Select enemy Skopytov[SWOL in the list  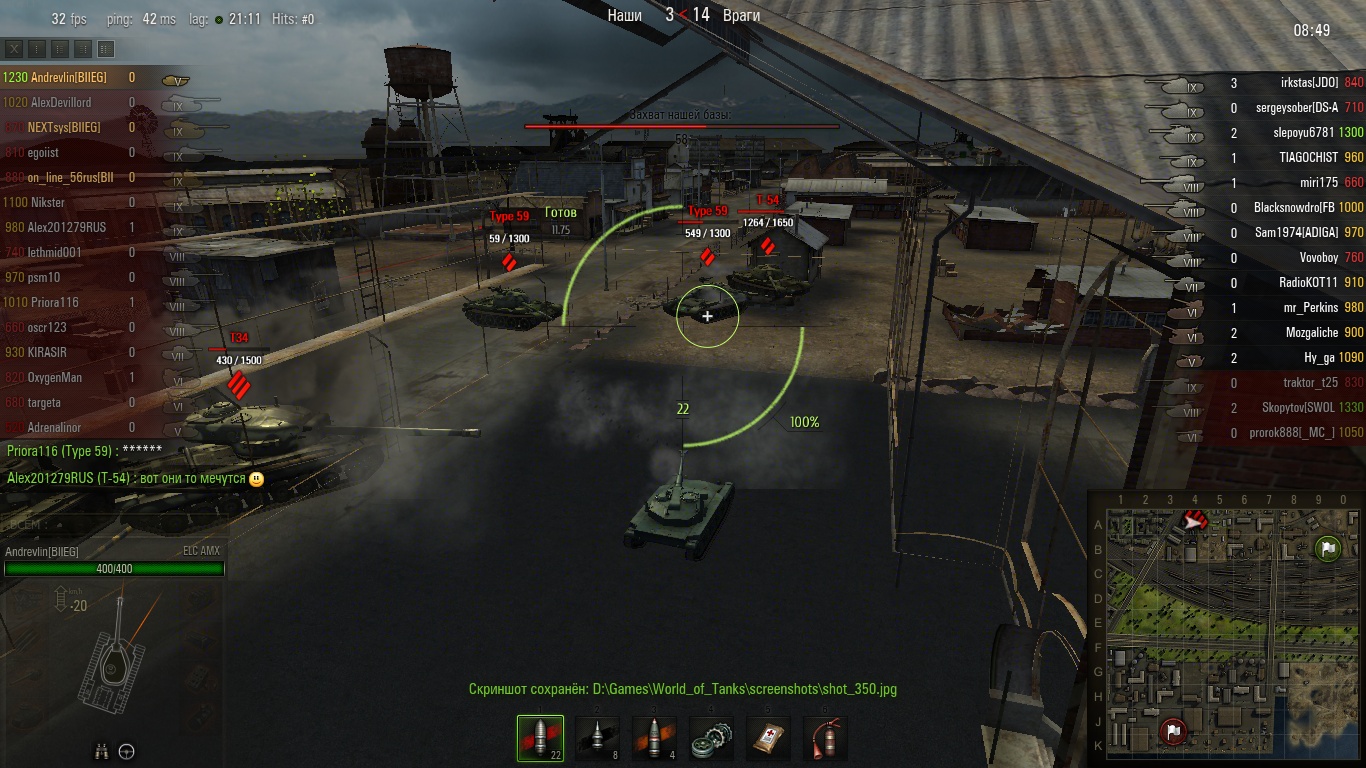[1298, 408]
